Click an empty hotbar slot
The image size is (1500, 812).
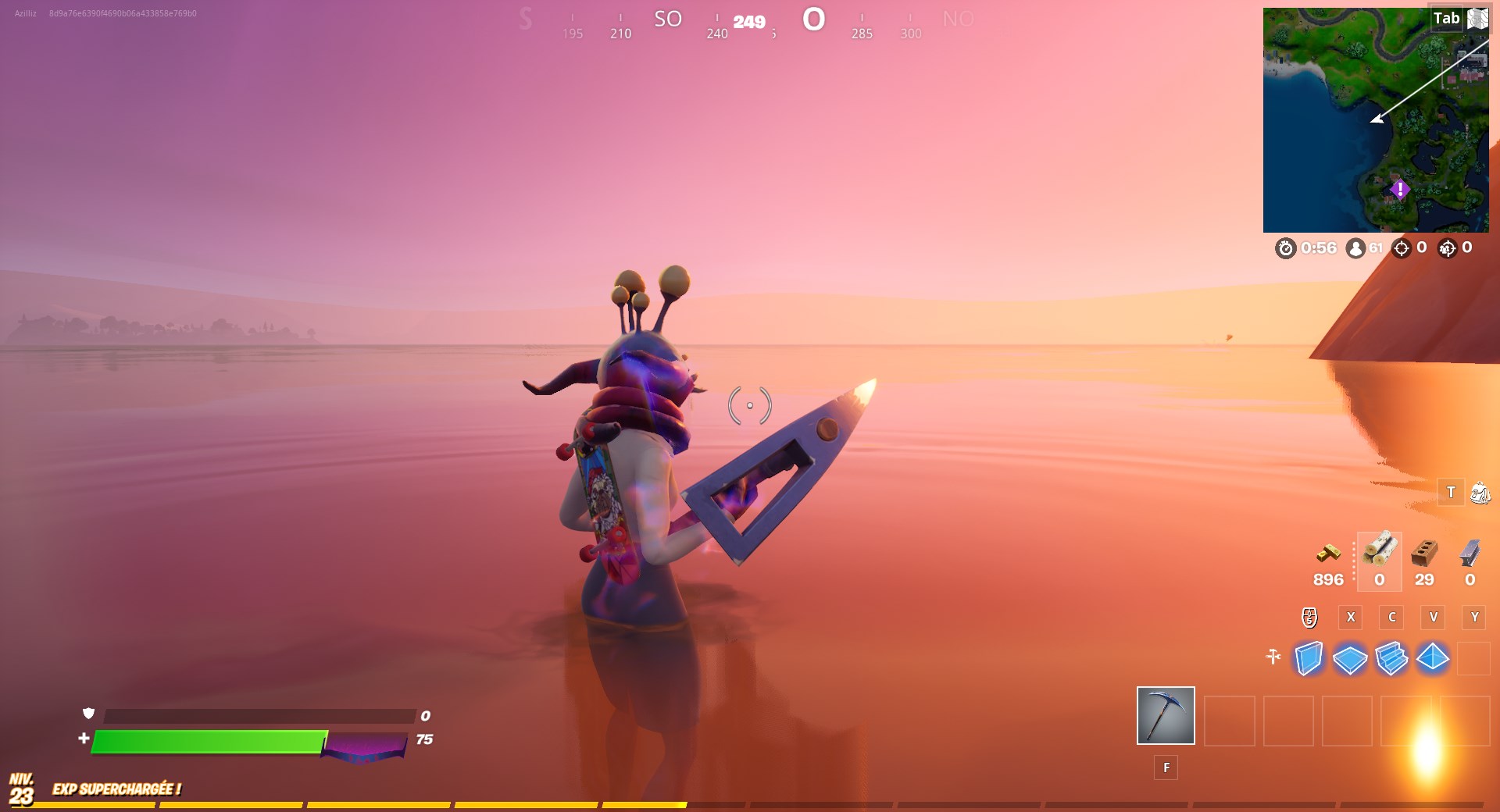[1230, 721]
